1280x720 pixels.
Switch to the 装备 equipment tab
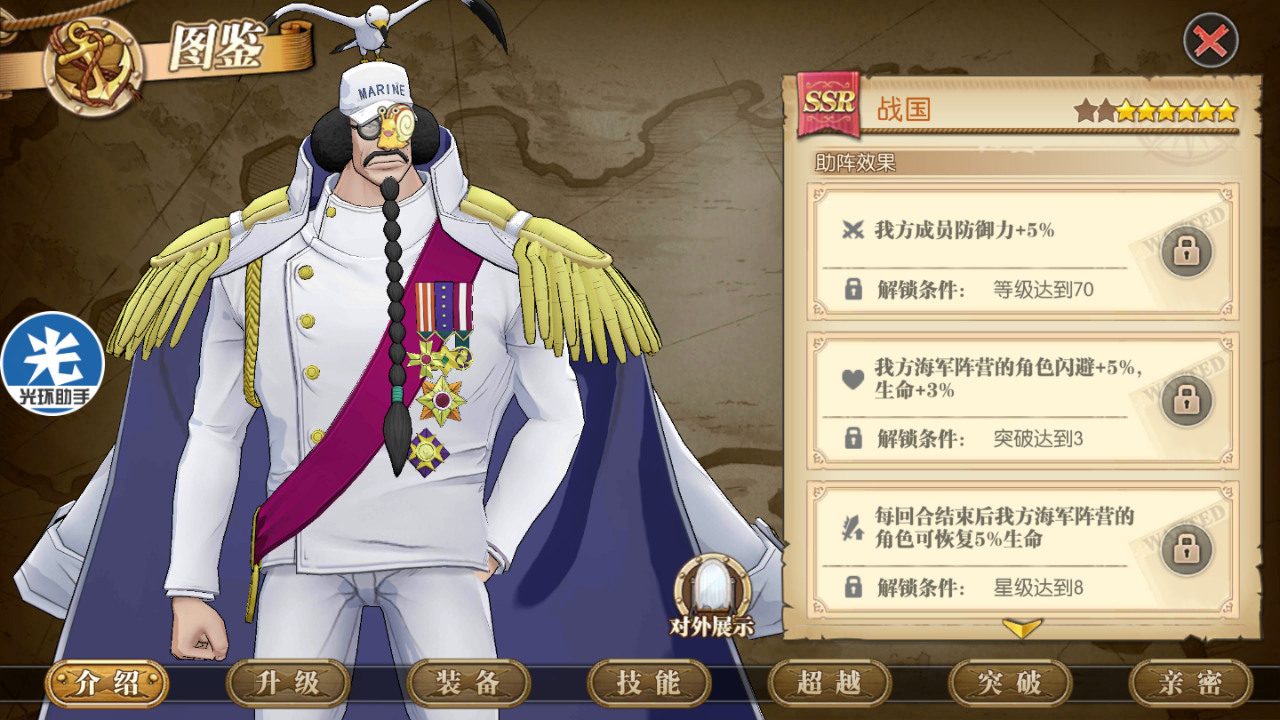468,684
